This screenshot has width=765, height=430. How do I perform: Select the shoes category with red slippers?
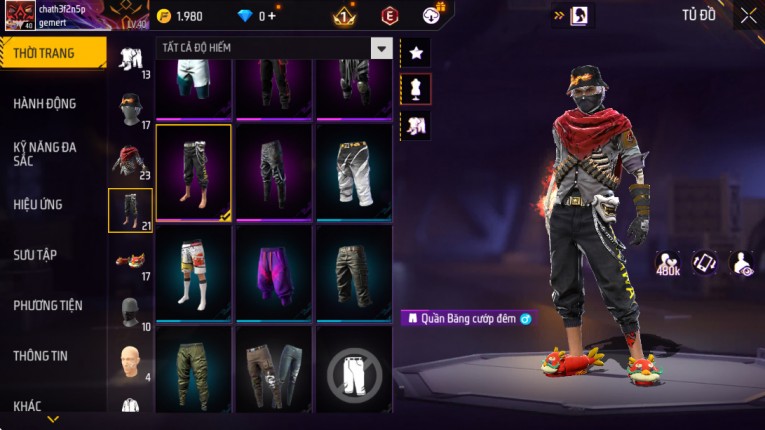(130, 261)
